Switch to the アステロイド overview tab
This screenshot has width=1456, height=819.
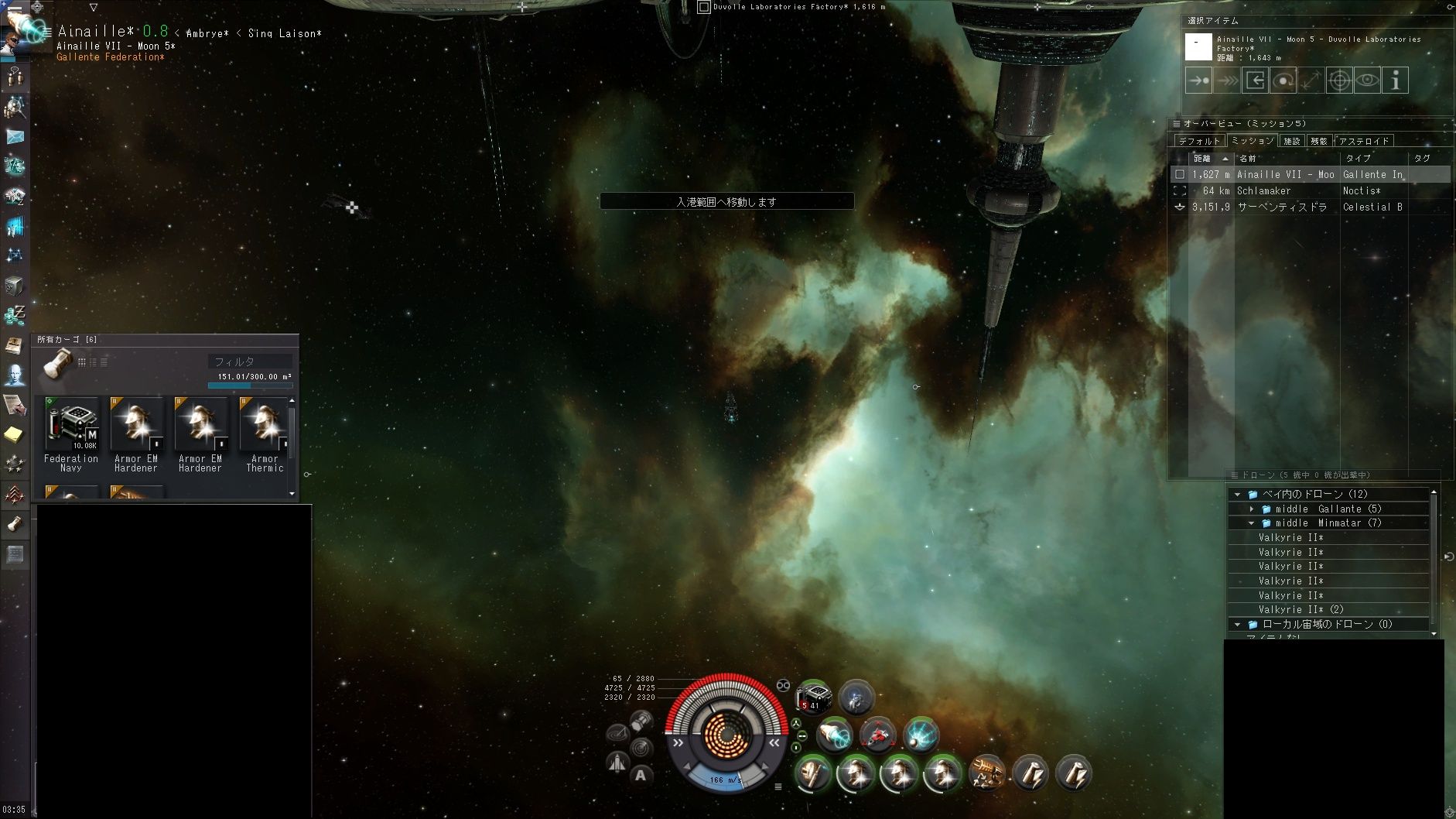1364,141
